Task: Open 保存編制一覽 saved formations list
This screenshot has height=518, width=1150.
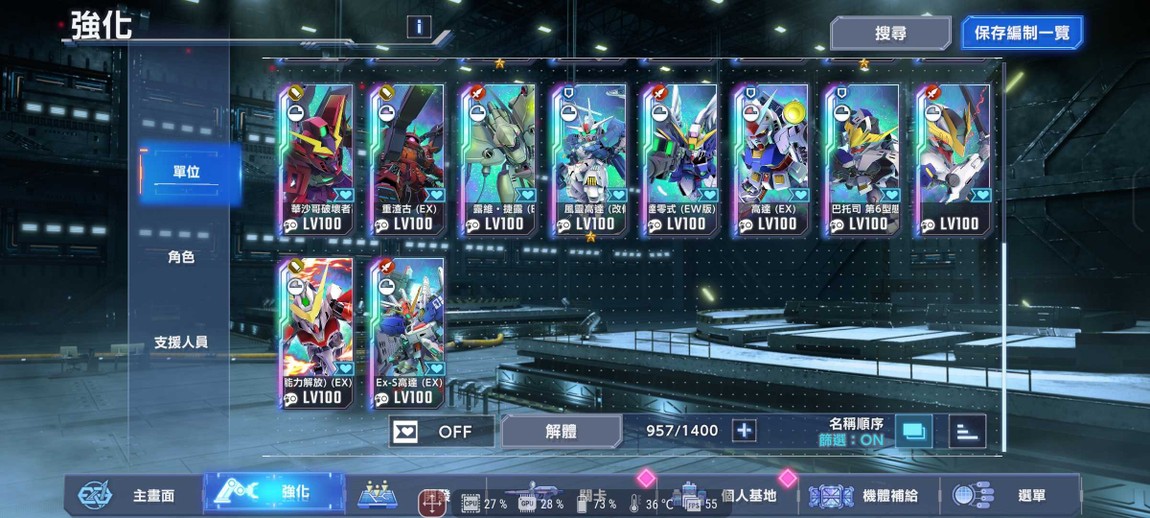Action: pyautogui.click(x=1021, y=33)
